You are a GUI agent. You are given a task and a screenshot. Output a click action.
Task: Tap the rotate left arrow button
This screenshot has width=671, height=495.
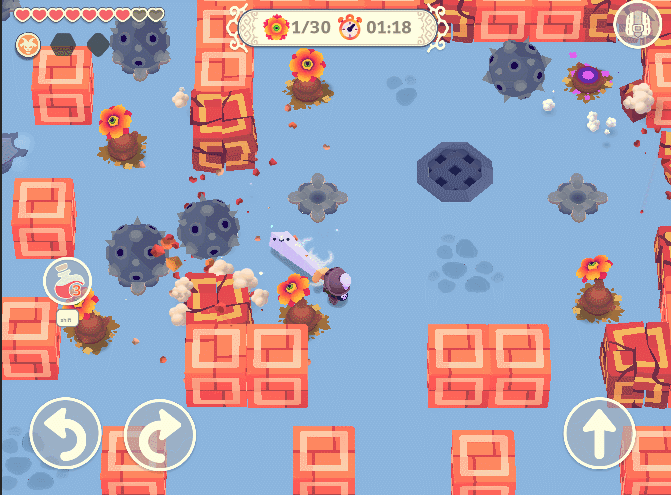(65, 434)
